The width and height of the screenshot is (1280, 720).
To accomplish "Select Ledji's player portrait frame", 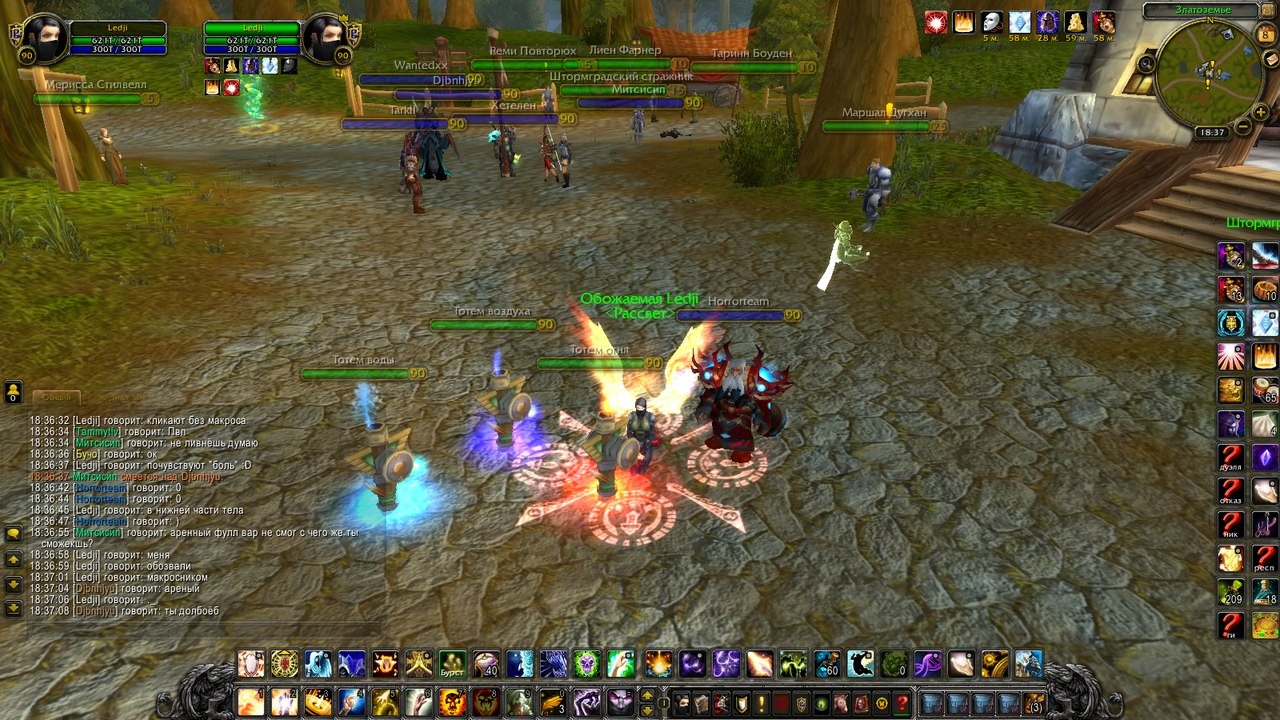I will (44, 39).
